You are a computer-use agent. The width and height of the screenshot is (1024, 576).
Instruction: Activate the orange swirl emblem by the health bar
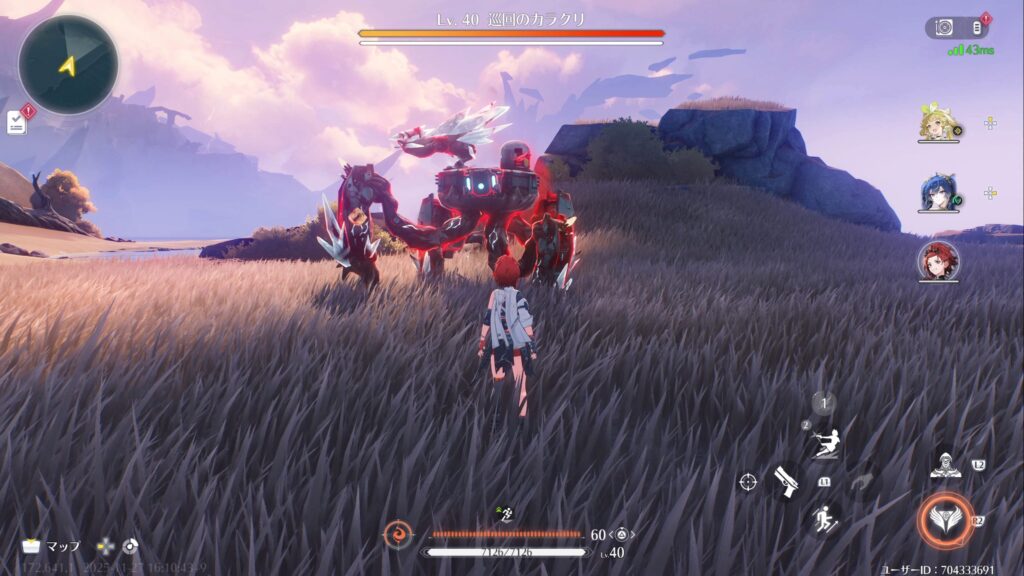click(x=398, y=535)
